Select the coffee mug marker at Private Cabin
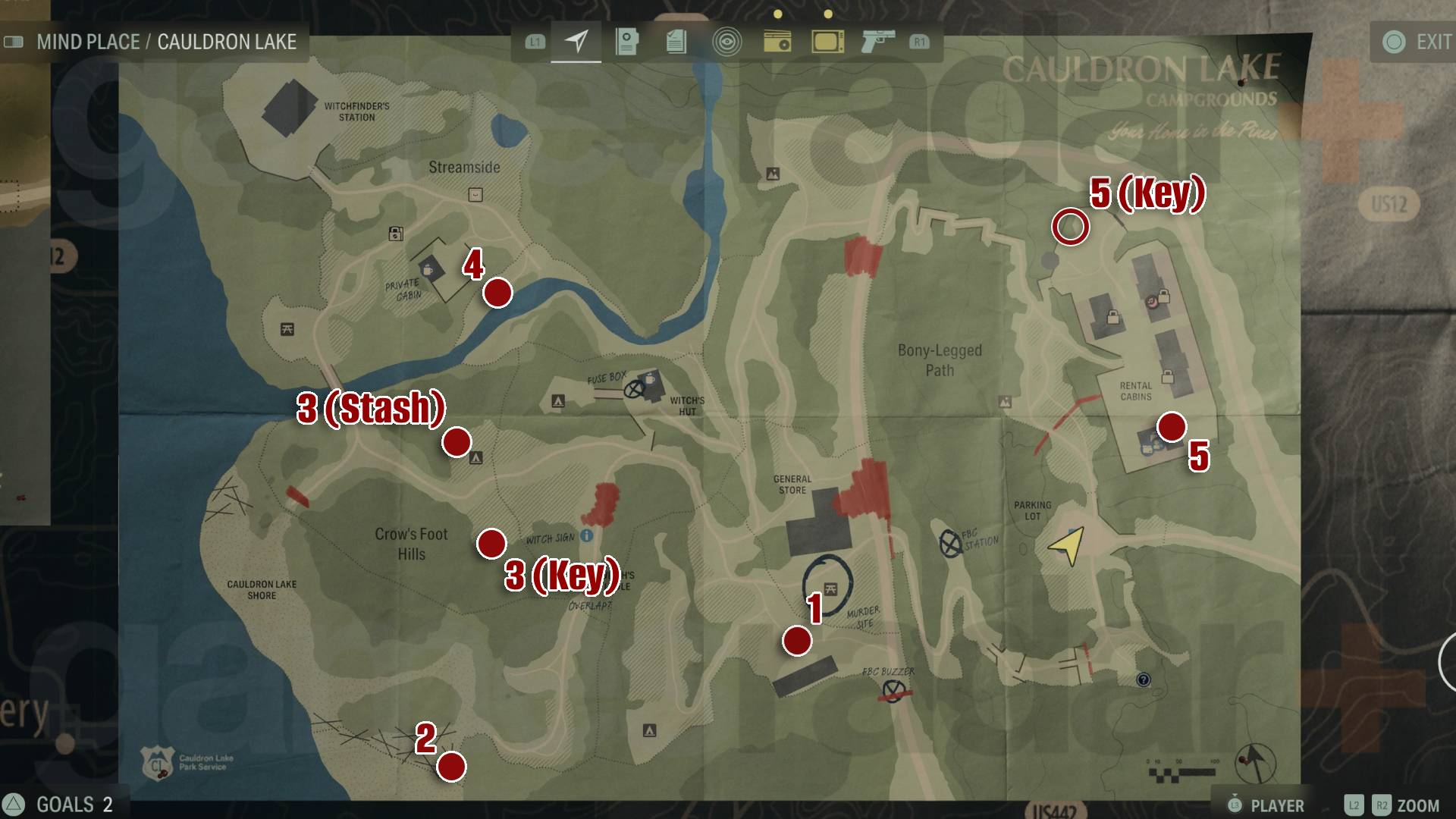 (427, 268)
